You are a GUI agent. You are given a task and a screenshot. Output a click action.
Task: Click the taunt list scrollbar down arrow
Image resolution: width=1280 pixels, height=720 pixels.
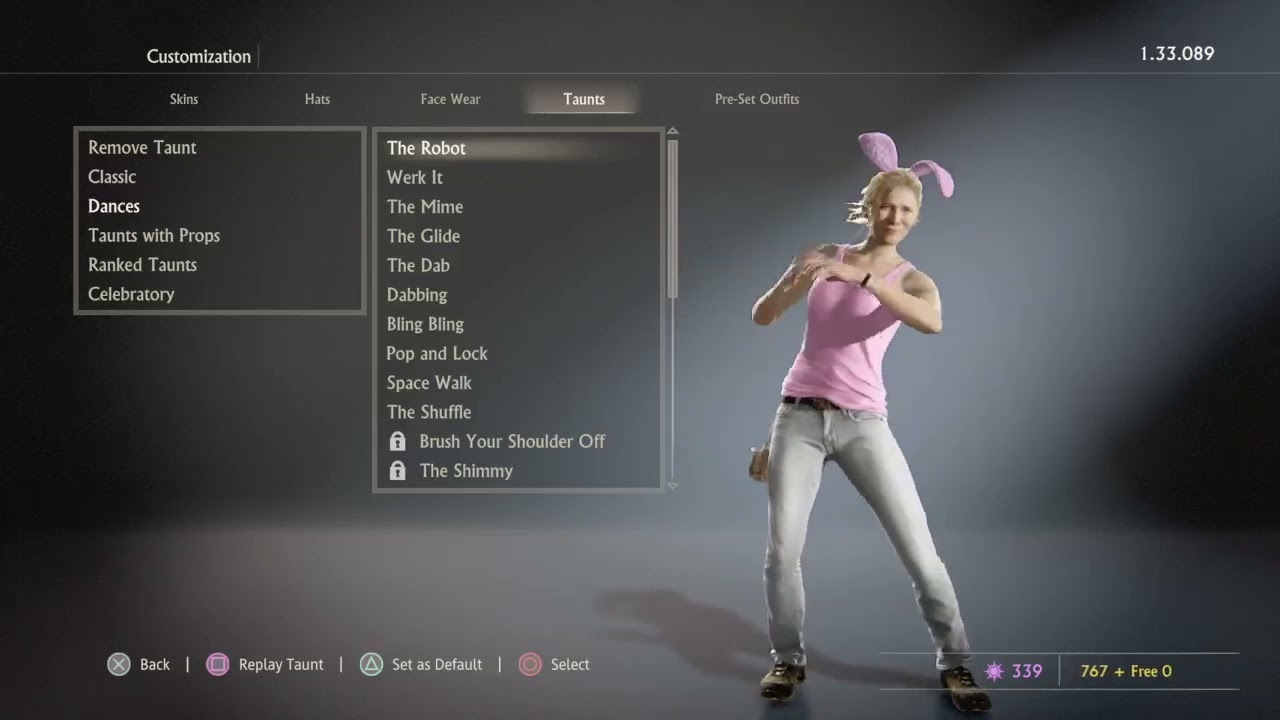click(x=672, y=486)
